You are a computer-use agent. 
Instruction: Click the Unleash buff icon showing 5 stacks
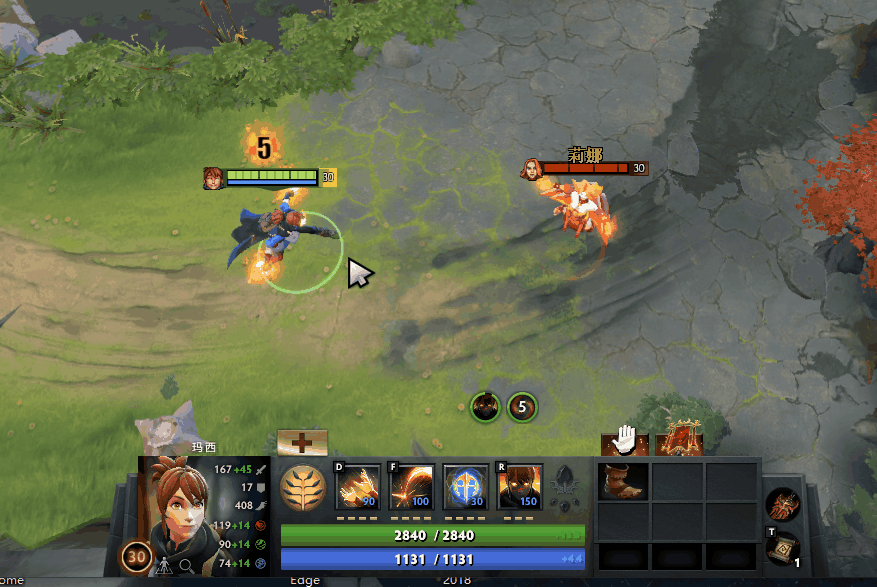[x=522, y=407]
